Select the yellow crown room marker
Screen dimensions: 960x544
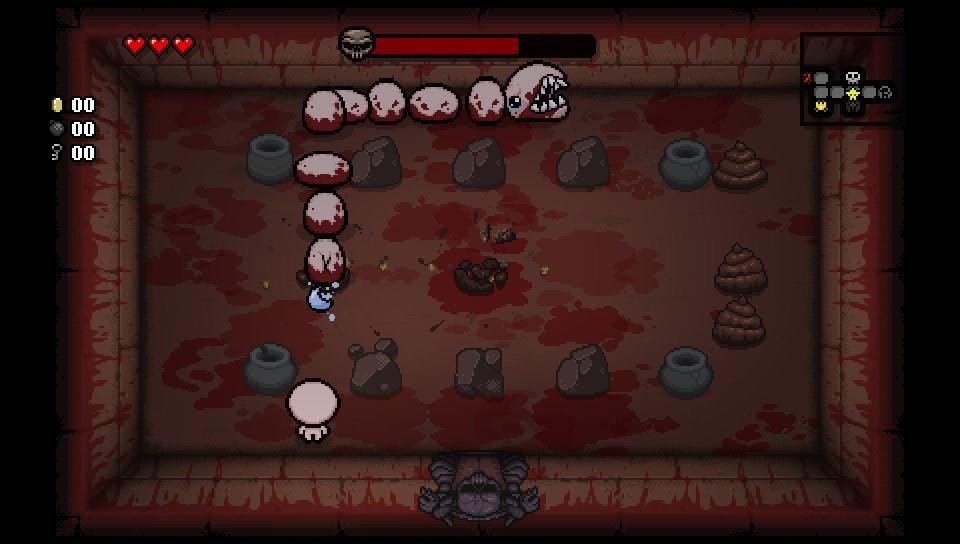click(822, 106)
